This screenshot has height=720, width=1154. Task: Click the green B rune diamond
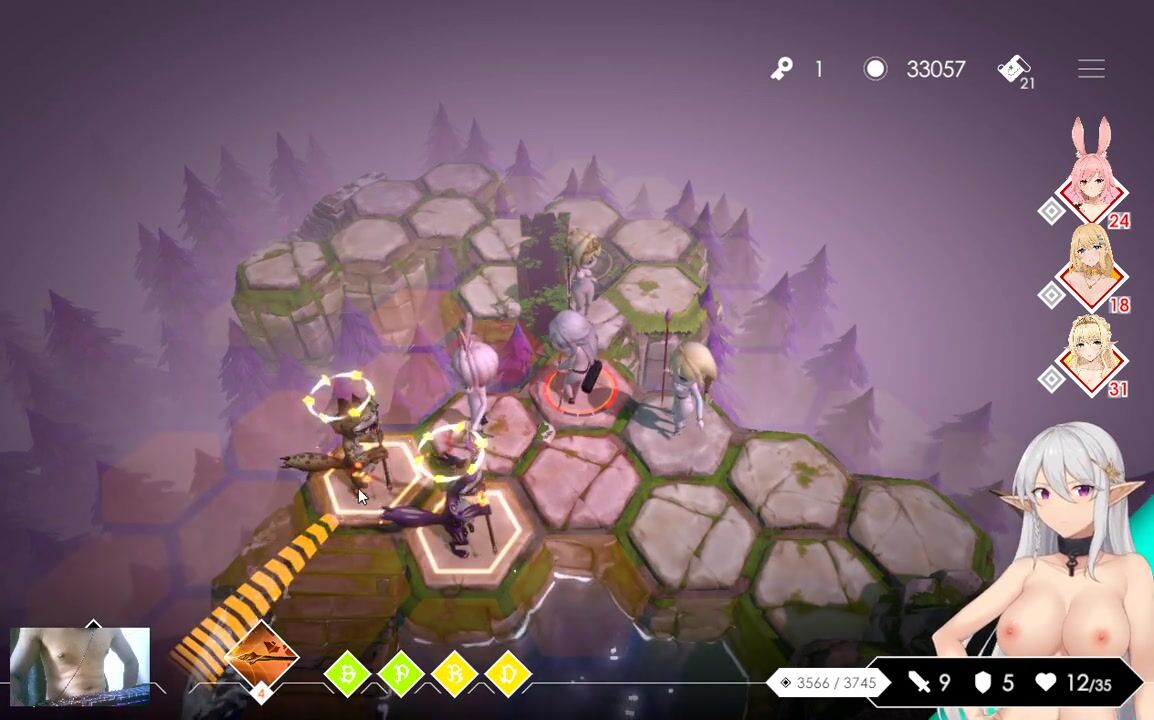pos(348,675)
